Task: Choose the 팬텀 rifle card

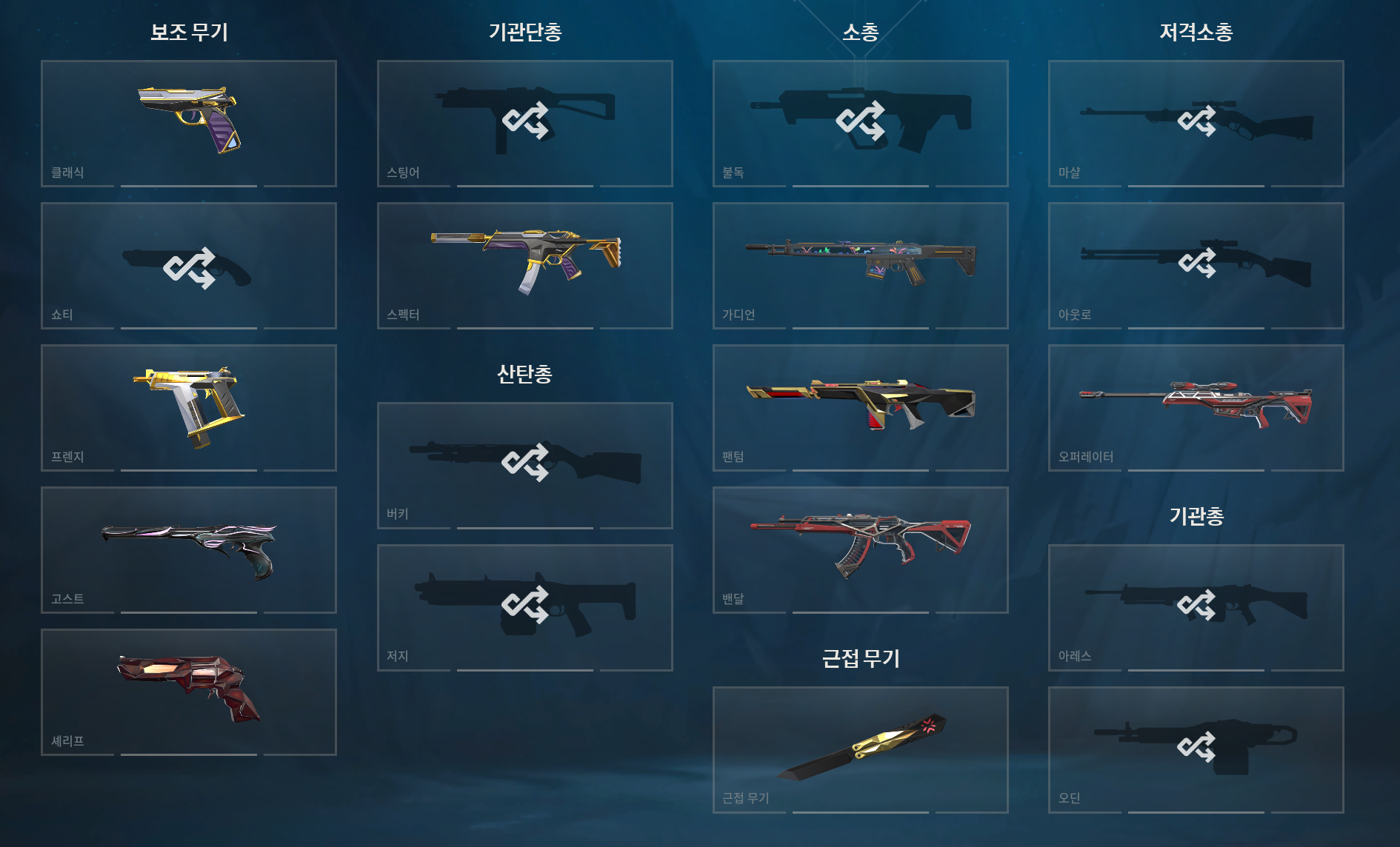Action: pos(860,407)
